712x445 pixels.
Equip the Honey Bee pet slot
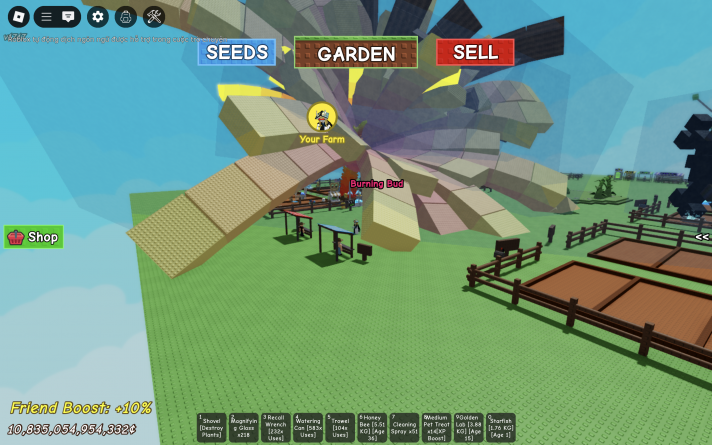(372, 427)
